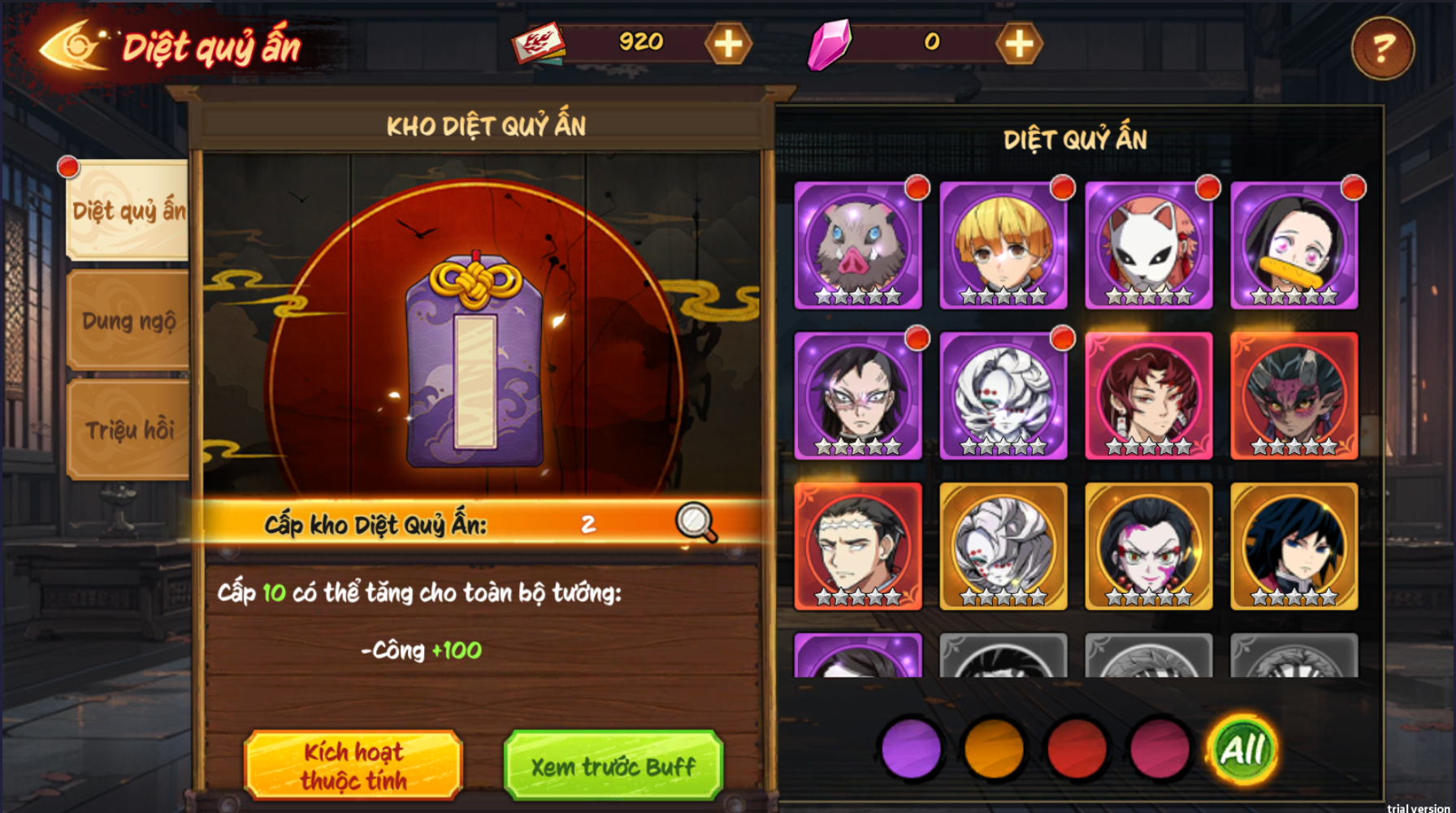Select the white fox mask seal
The width and height of the screenshot is (1456, 813).
(x=1149, y=245)
